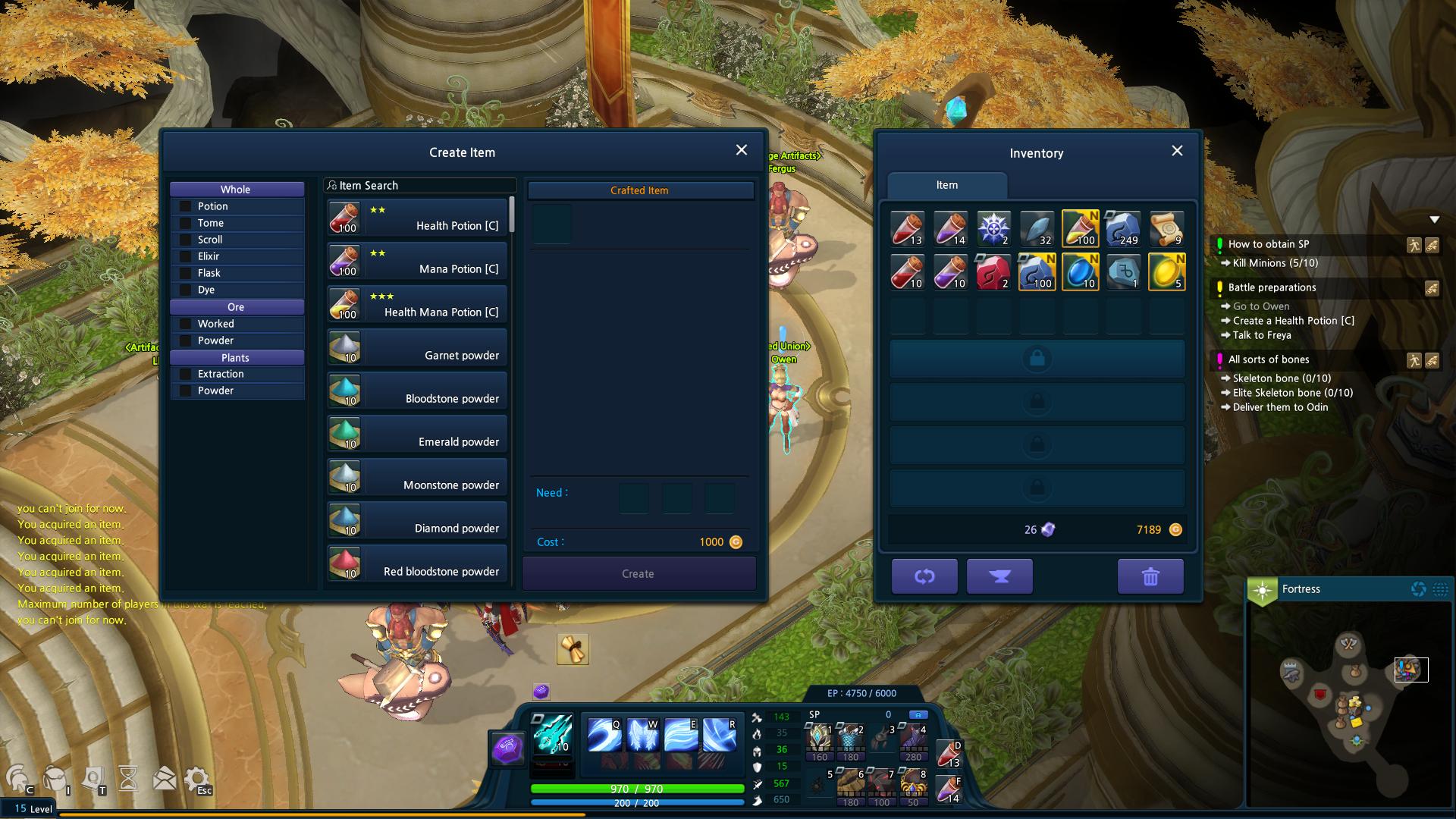Select the Emerald powder recipe
This screenshot has height=819, width=1456.
[417, 434]
